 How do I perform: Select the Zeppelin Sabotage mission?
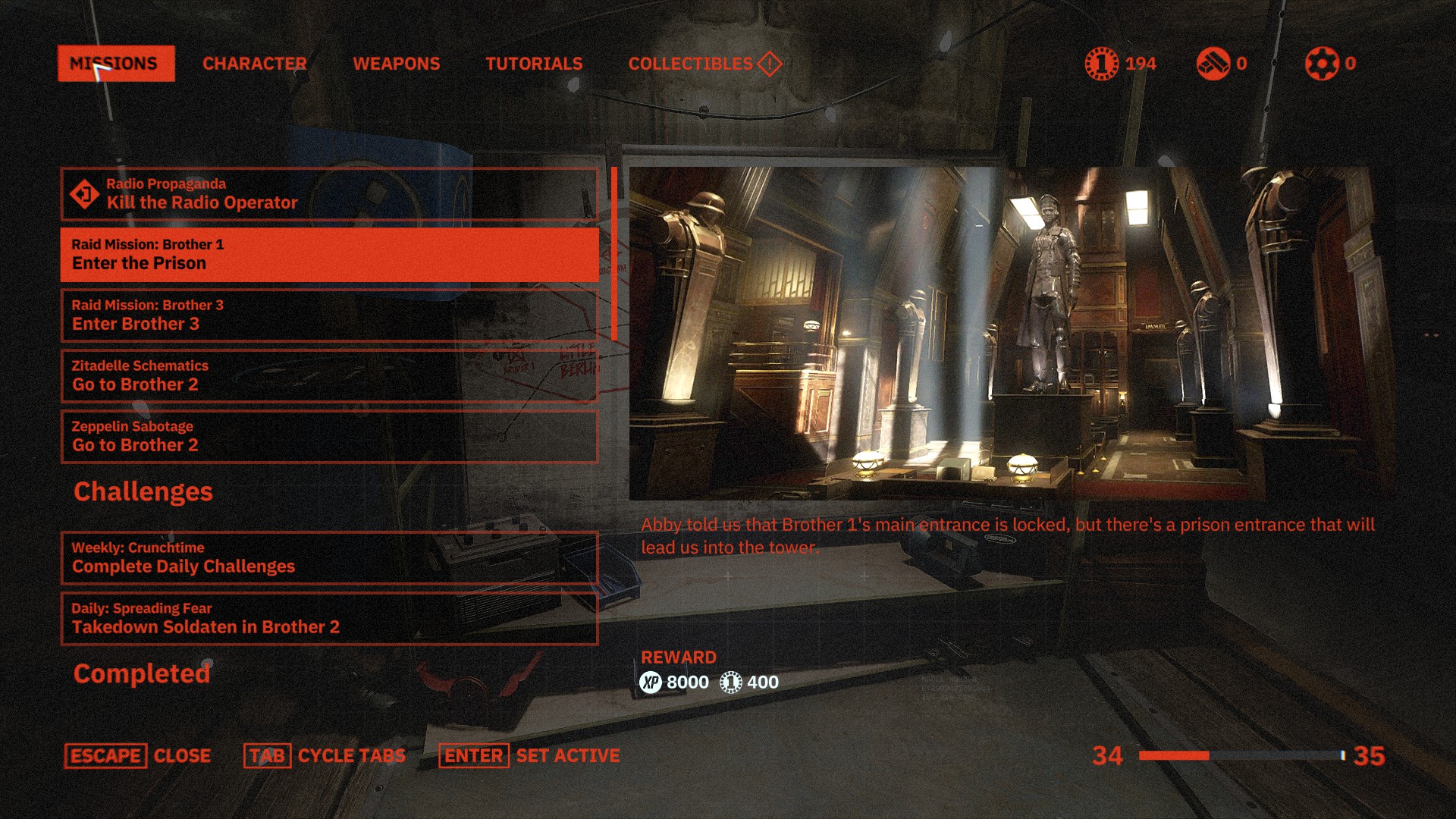click(x=329, y=437)
